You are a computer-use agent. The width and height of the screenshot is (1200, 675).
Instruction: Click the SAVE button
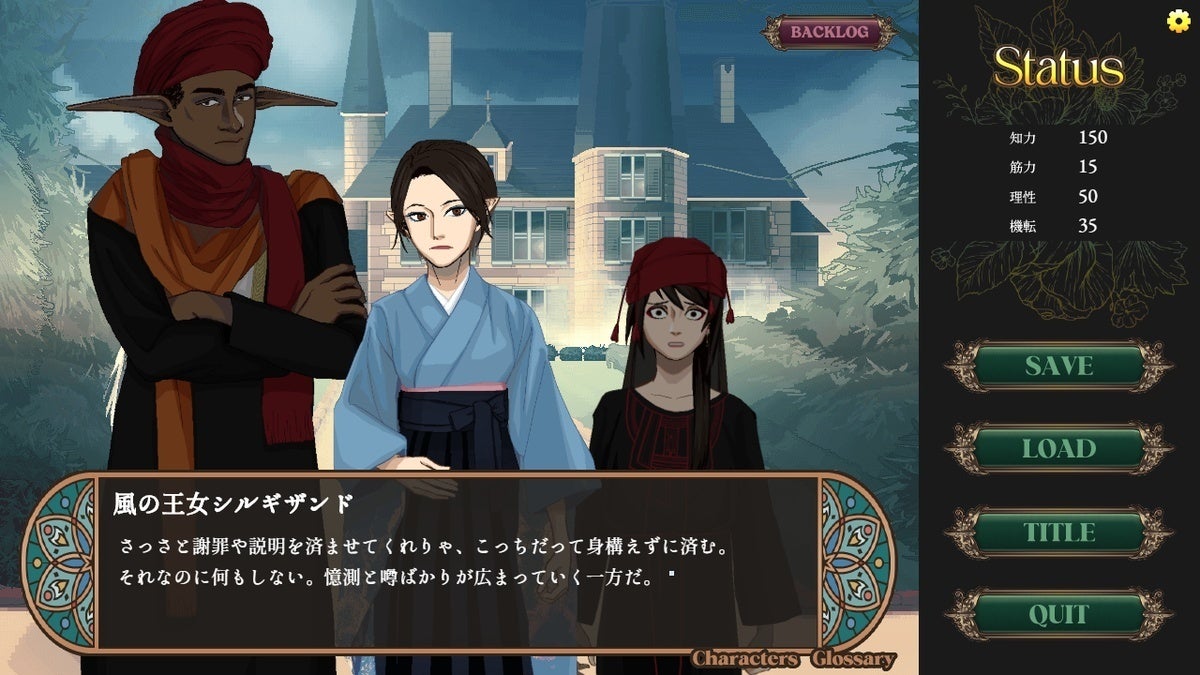pyautogui.click(x=1058, y=366)
